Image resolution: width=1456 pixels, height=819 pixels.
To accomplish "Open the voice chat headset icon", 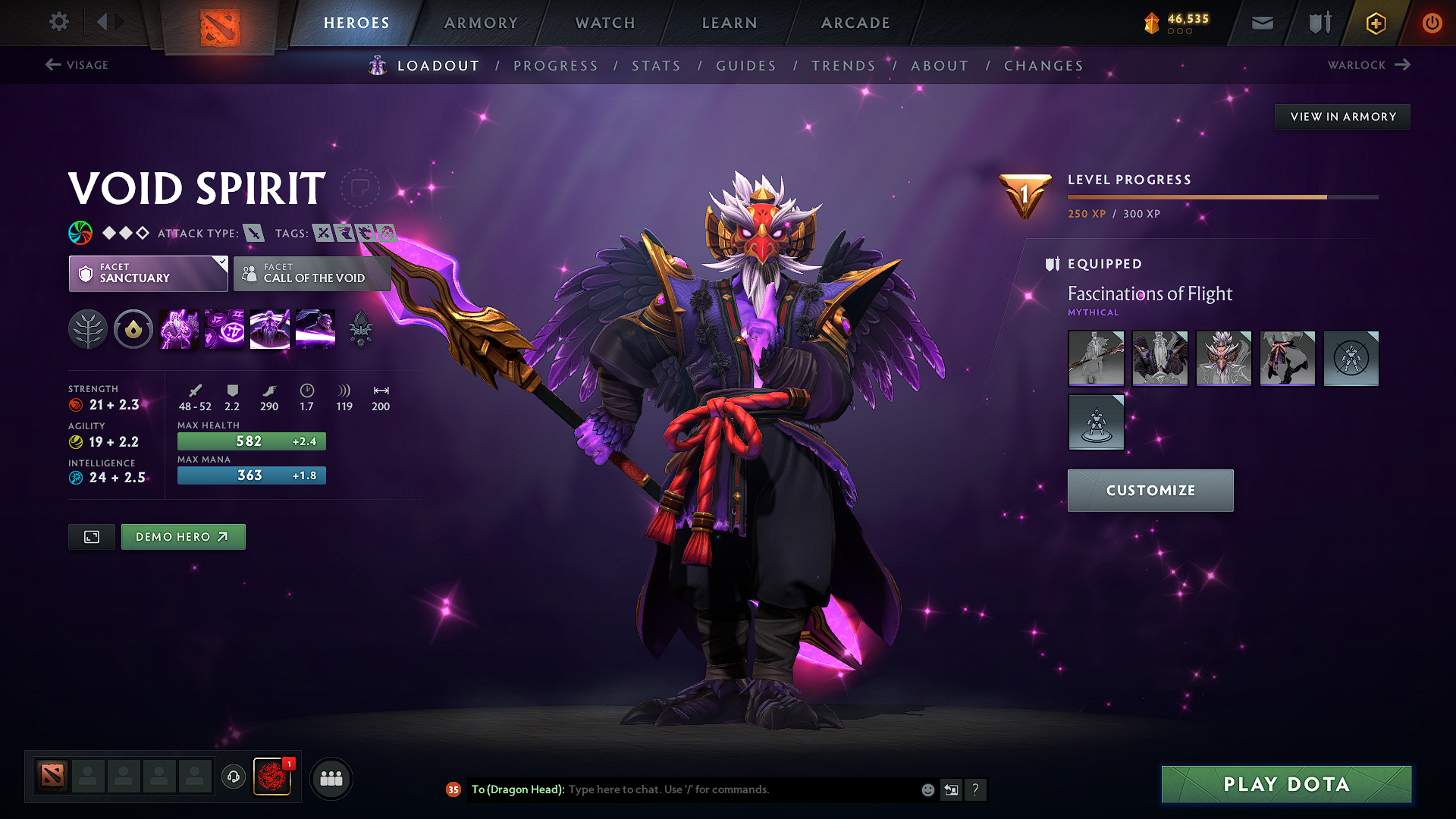I will (x=233, y=777).
